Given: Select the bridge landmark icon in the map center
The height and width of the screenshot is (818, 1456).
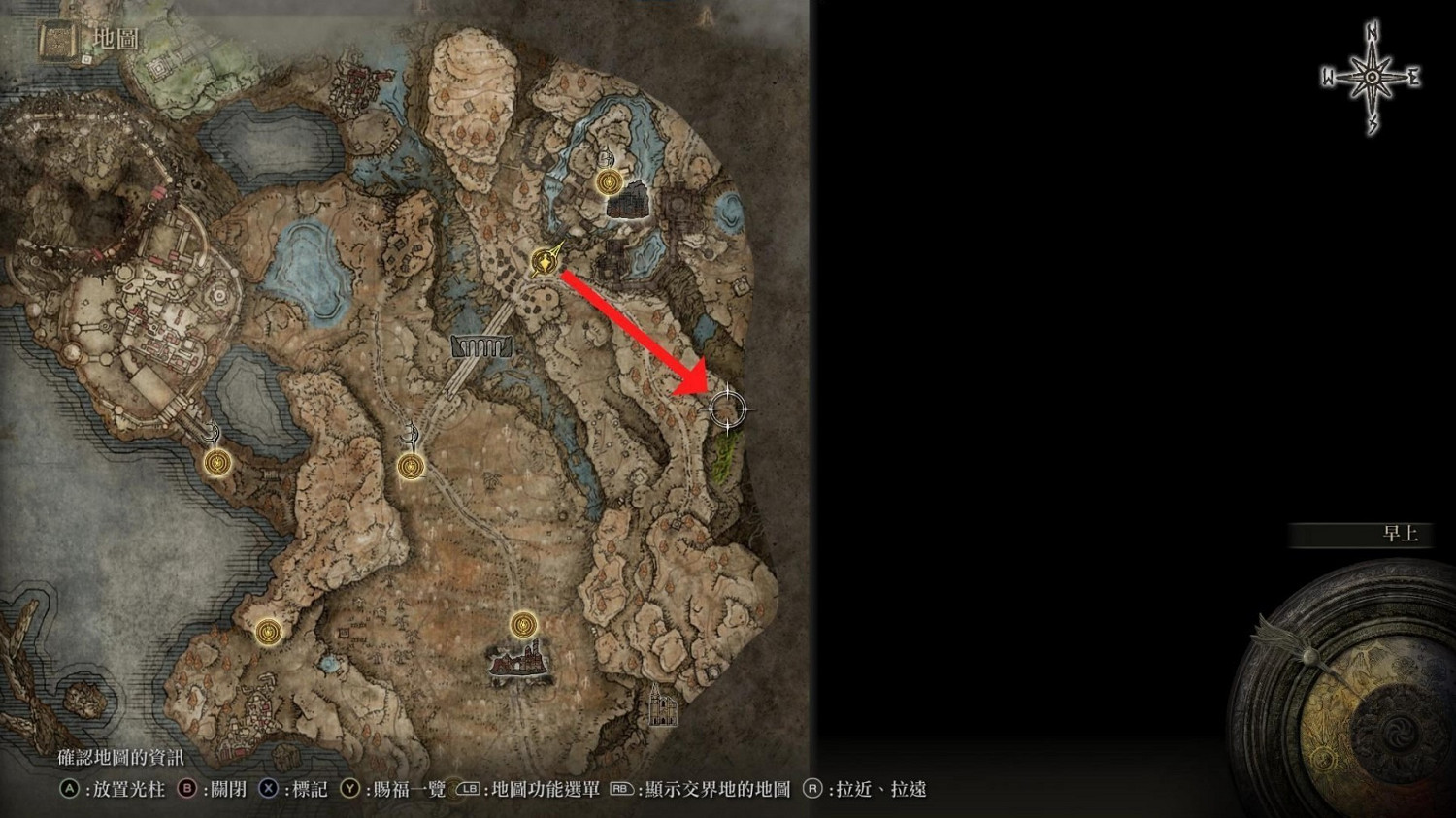Looking at the screenshot, I should coord(481,345).
